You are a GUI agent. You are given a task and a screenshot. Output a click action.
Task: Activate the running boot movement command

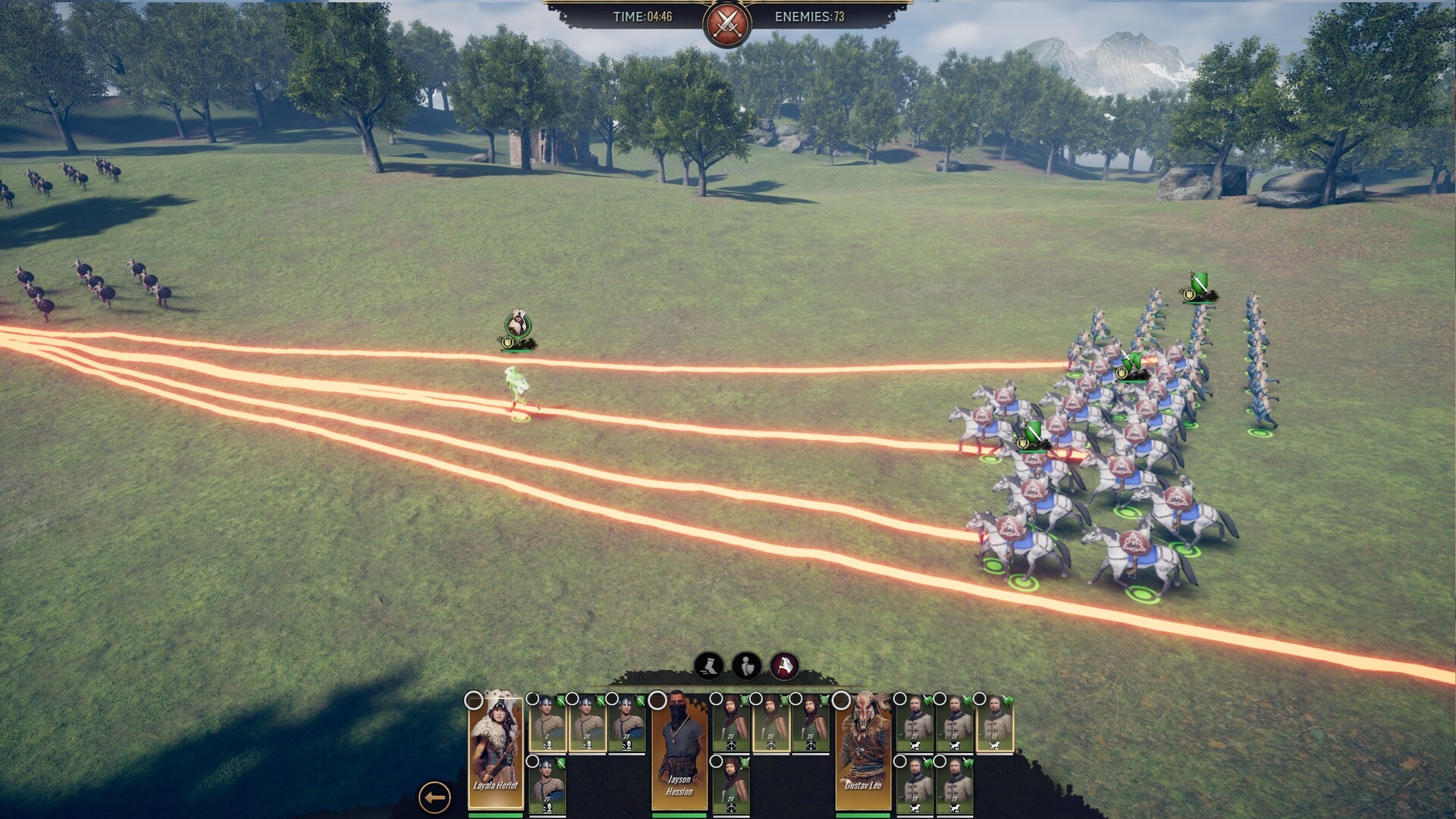pyautogui.click(x=709, y=667)
